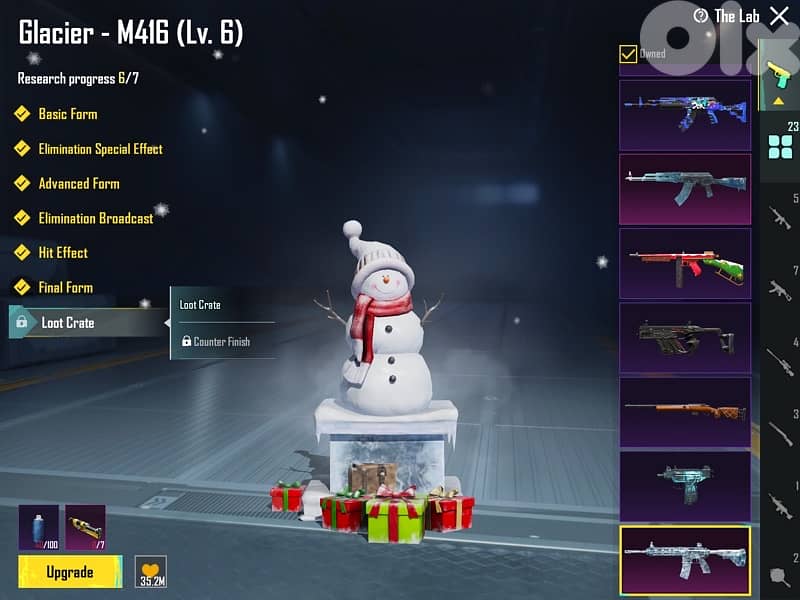800x600 pixels.
Task: Select the red and green Thompson skin
Action: pyautogui.click(x=685, y=263)
